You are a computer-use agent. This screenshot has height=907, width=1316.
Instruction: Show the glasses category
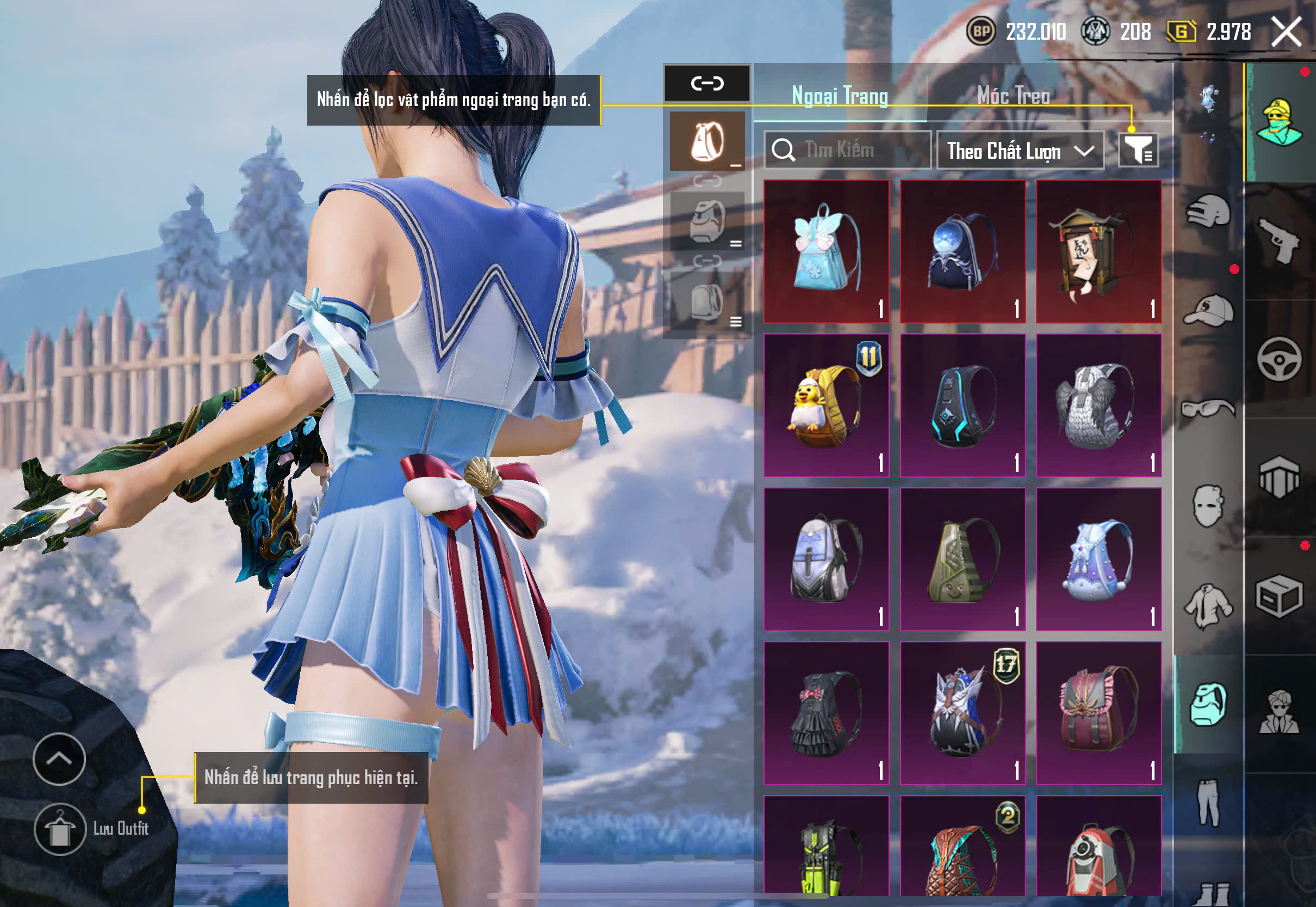pyautogui.click(x=1208, y=408)
